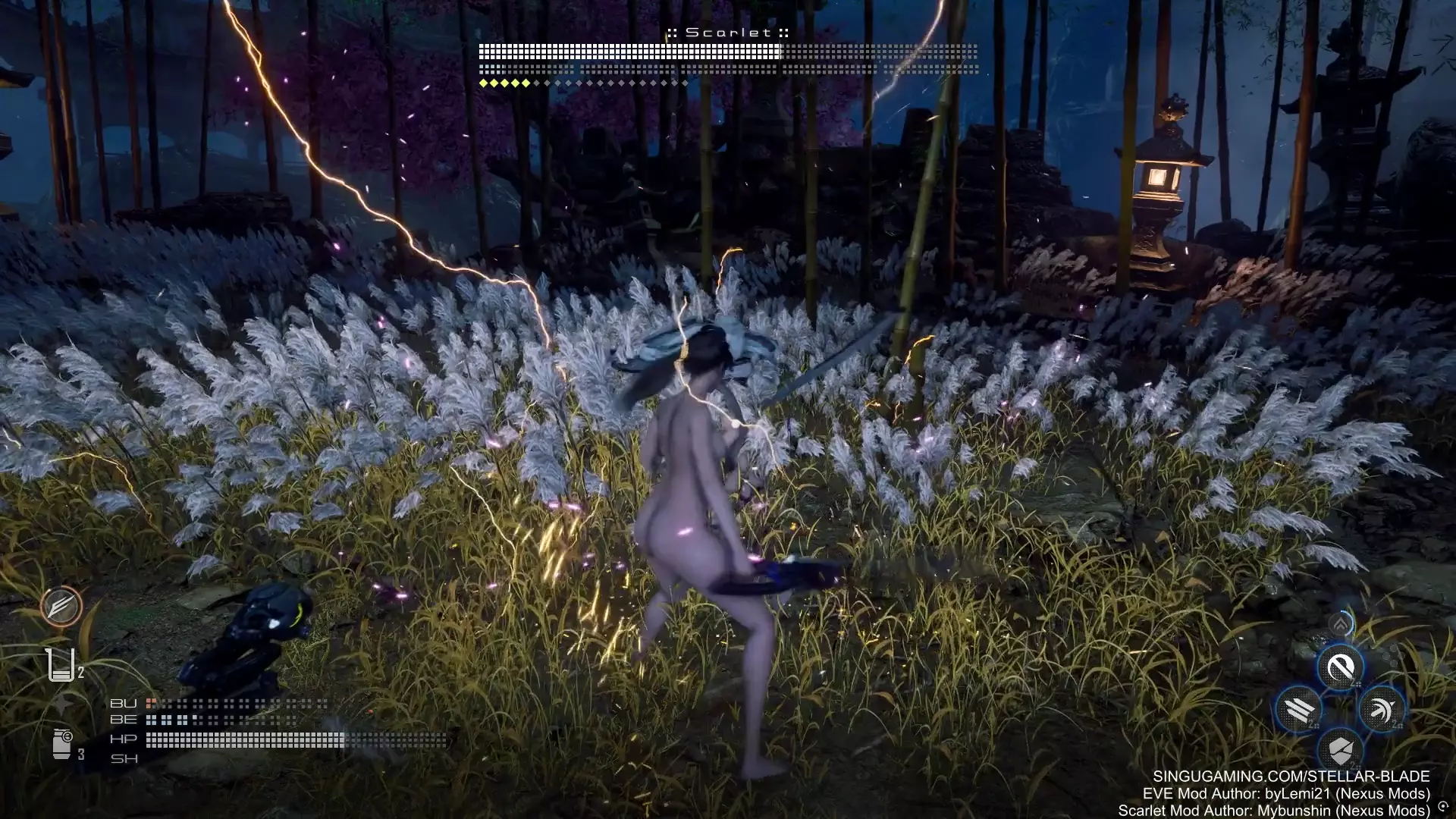Screen dimensions: 1456x819
Task: Activate the circular slash Beta skill
Action: click(1340, 668)
